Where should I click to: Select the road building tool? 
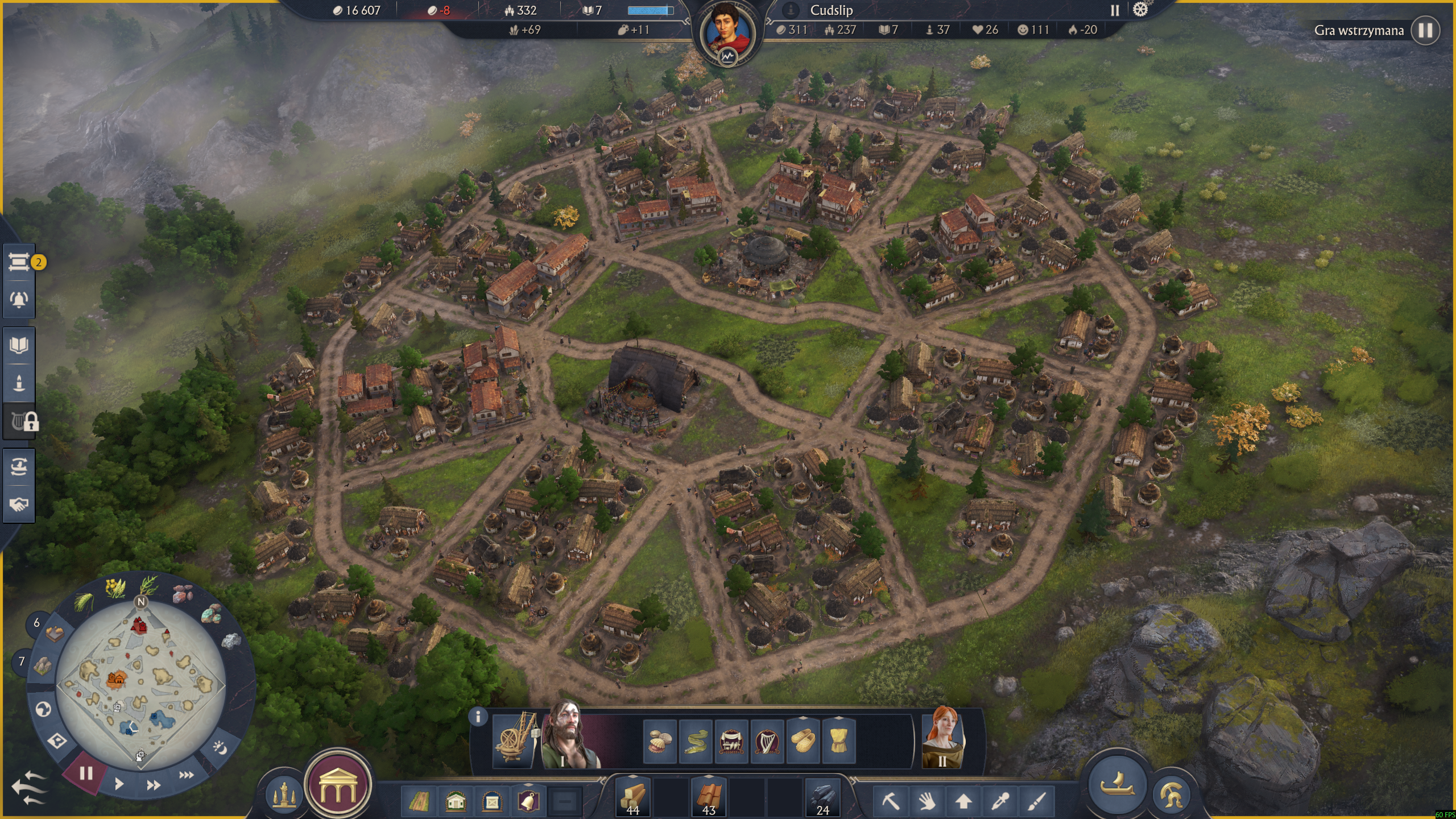pyautogui.click(x=419, y=802)
